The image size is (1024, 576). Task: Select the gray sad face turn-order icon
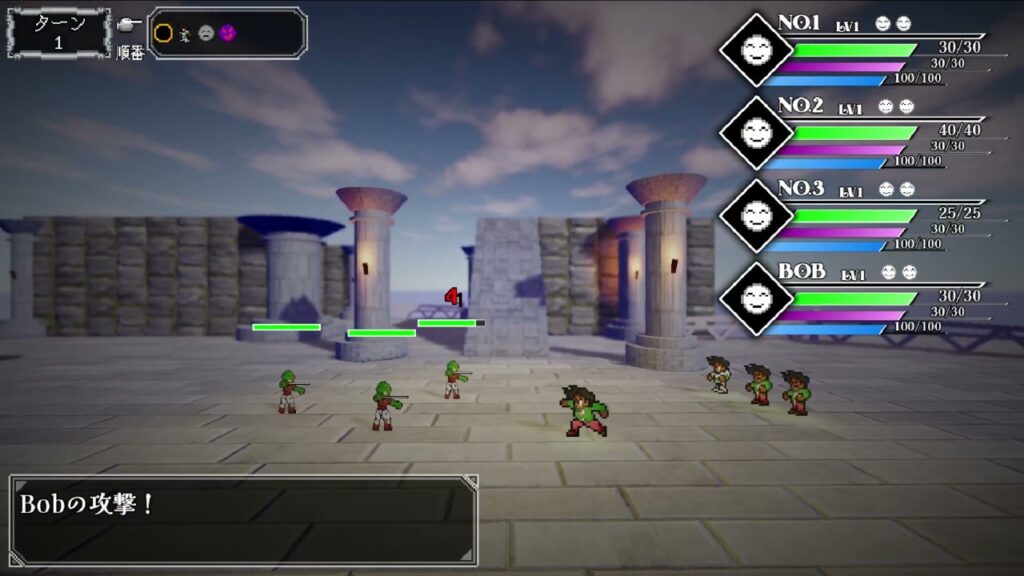pyautogui.click(x=206, y=33)
